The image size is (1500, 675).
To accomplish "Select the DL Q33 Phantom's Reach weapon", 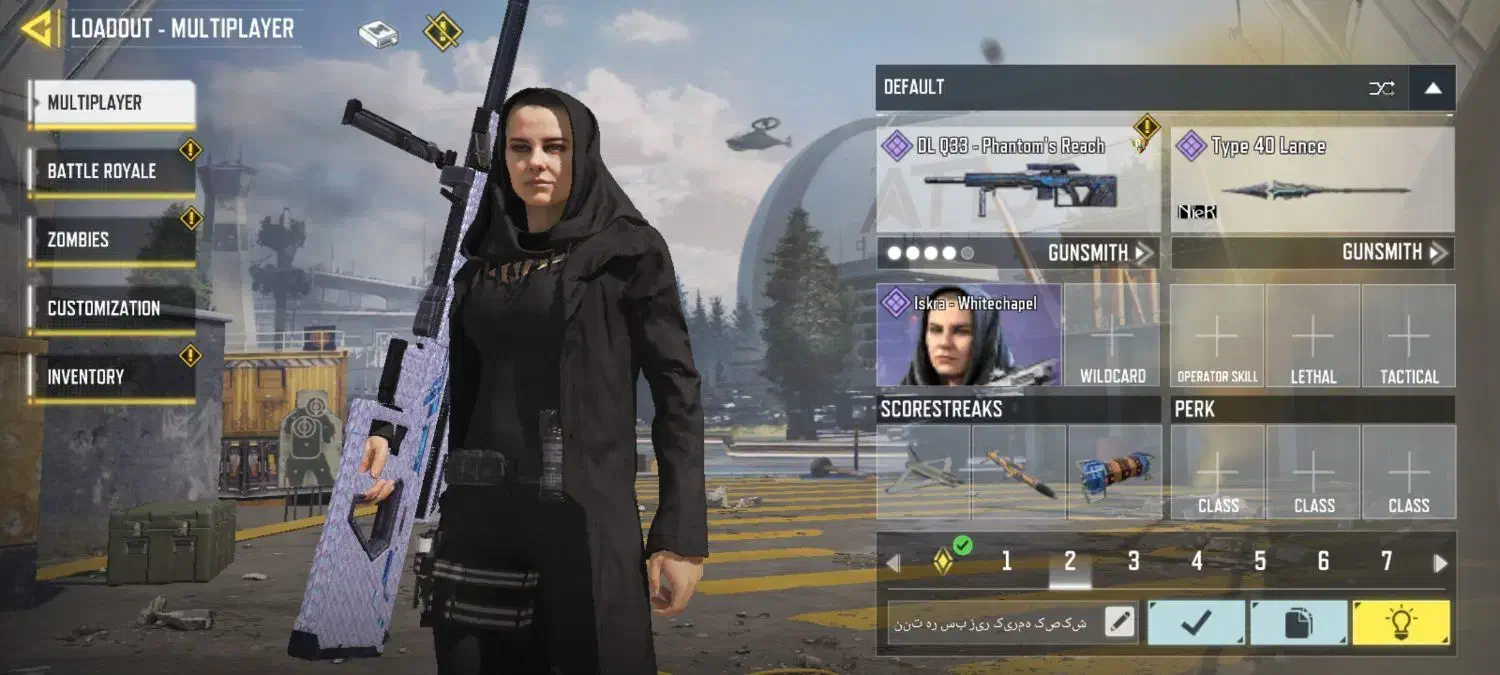I will 1018,180.
